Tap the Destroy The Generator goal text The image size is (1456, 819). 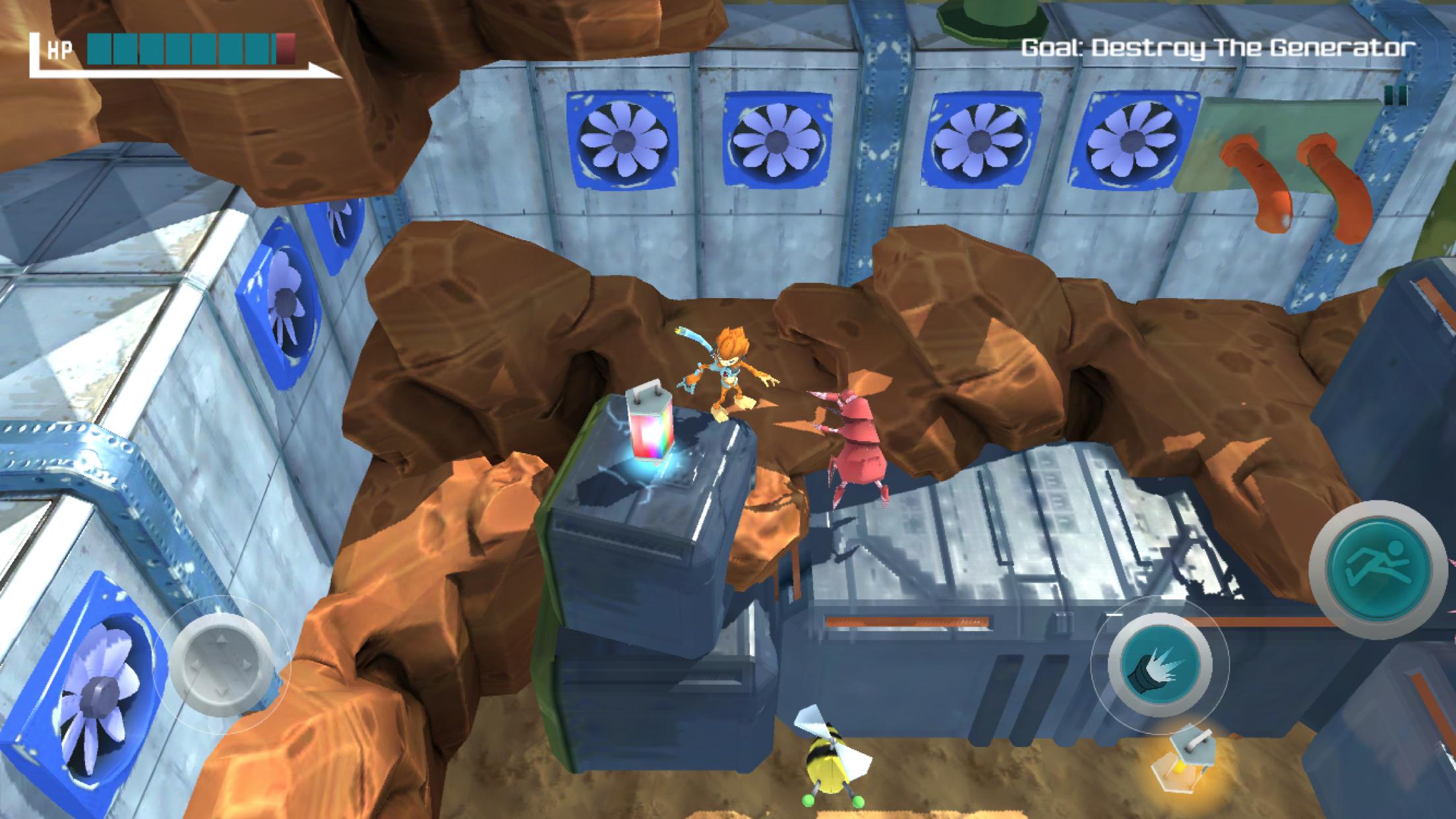[1218, 47]
